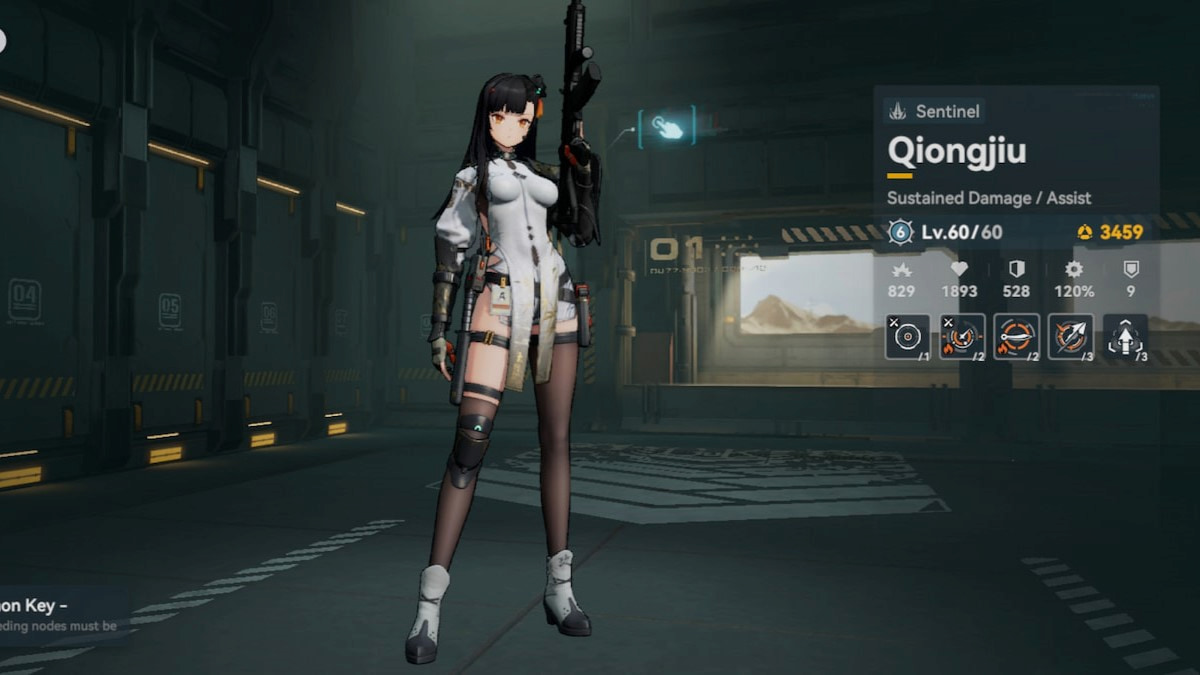Select the arrow and ring skill icon
1200x675 pixels.
[1070, 337]
